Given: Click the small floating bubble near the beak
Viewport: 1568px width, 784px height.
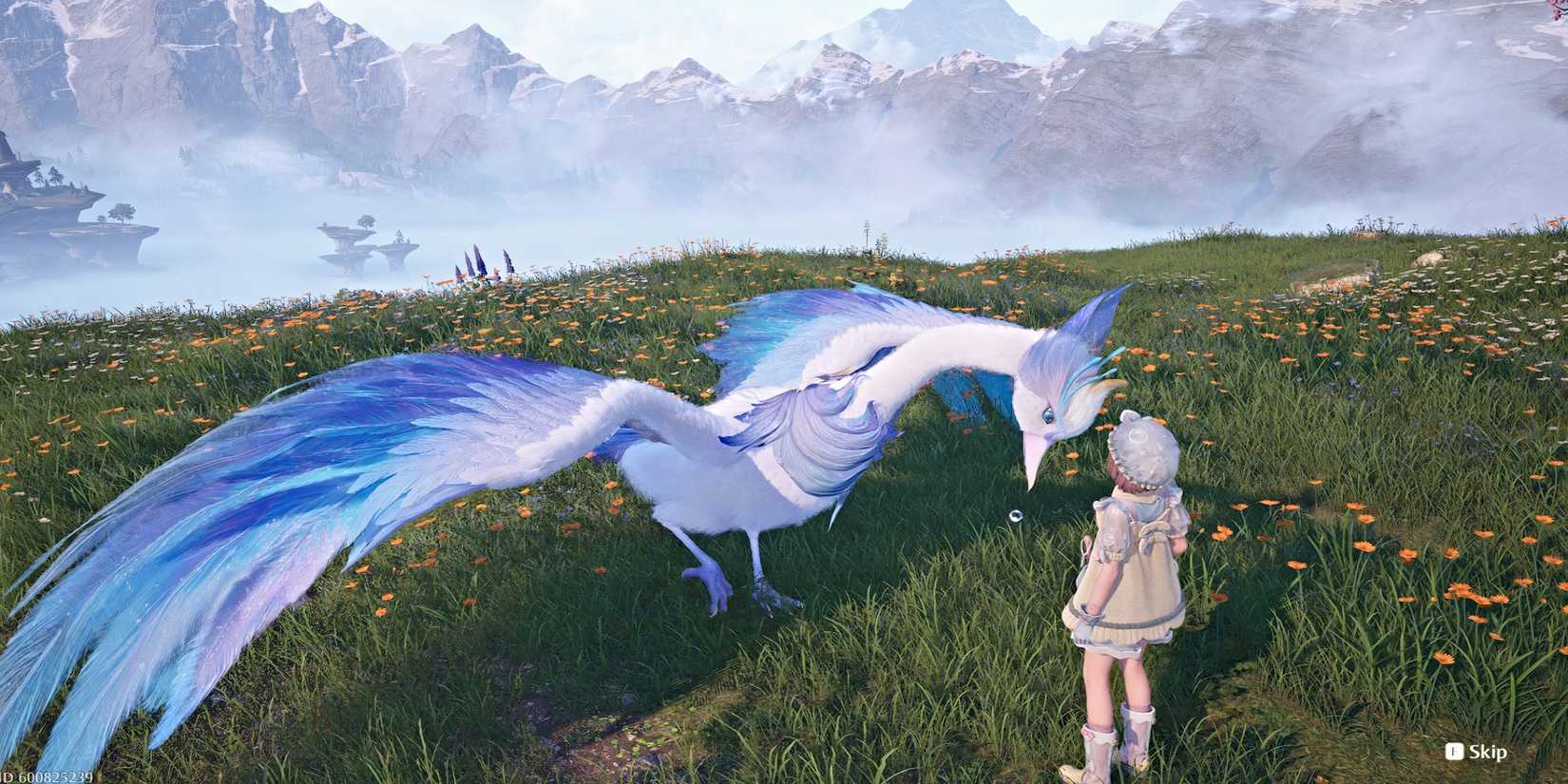Looking at the screenshot, I should [1015, 517].
